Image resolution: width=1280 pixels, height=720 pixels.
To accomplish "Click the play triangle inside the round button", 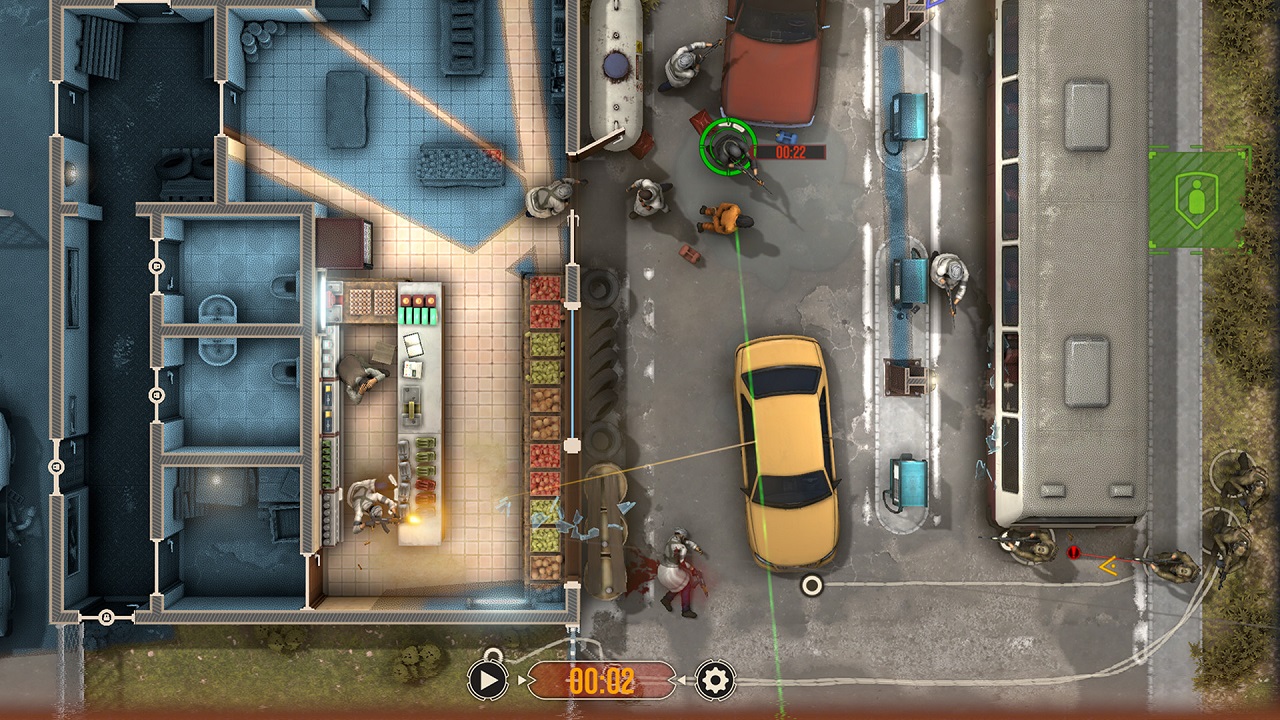I will [488, 679].
